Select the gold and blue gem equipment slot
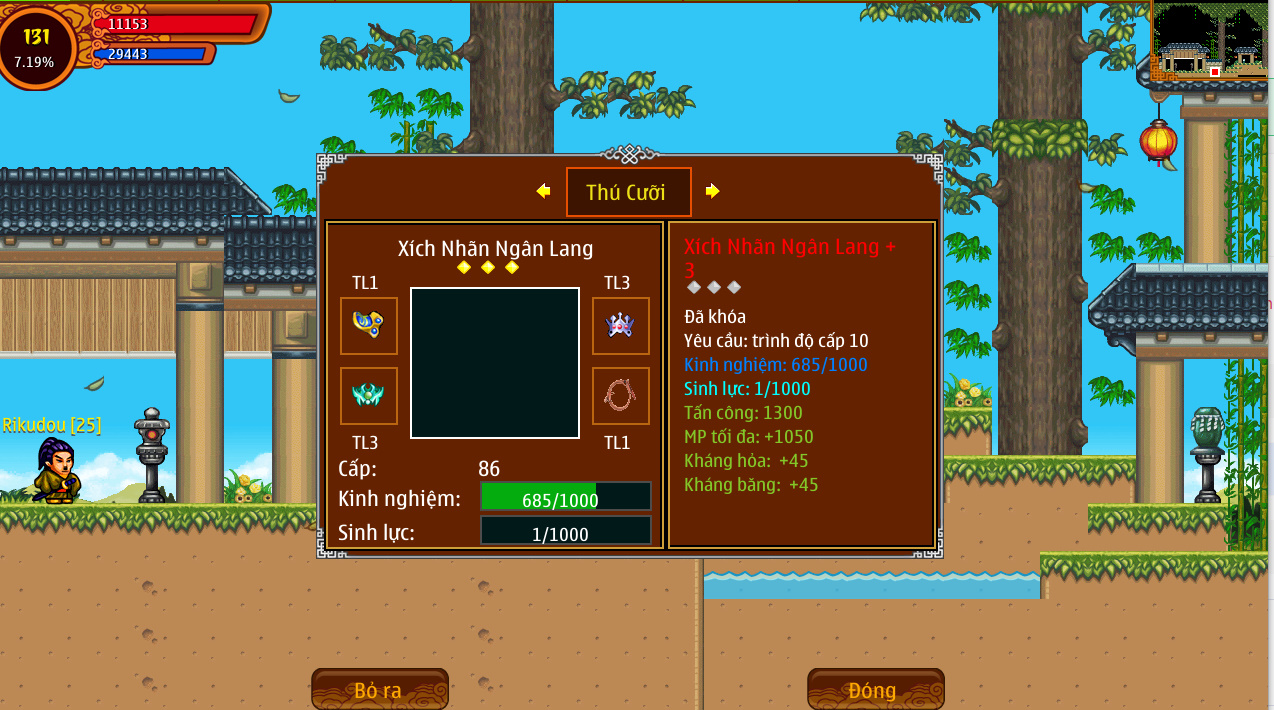 [x=369, y=326]
